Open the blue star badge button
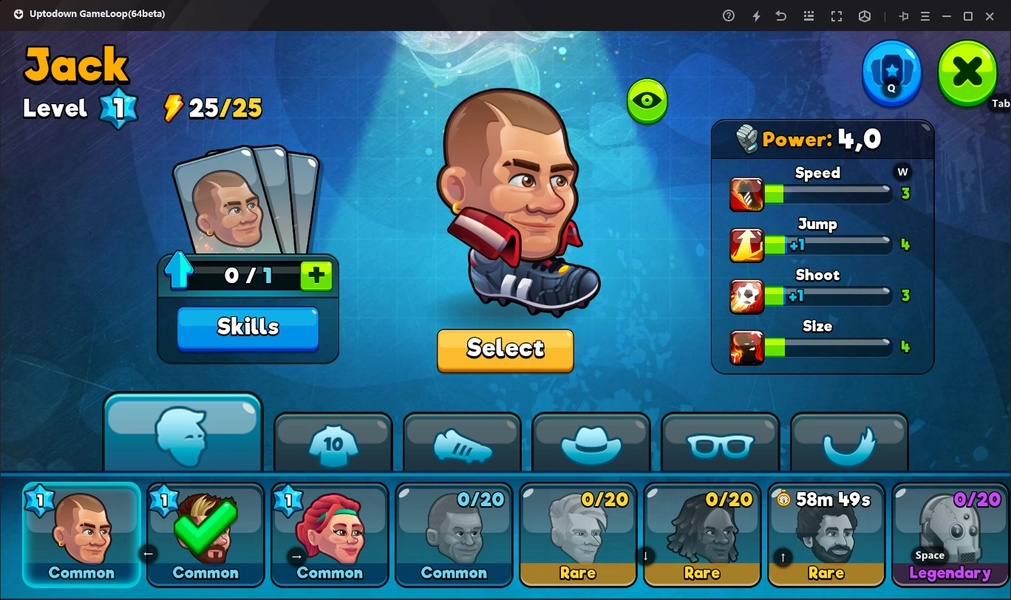This screenshot has height=600, width=1011. [892, 72]
